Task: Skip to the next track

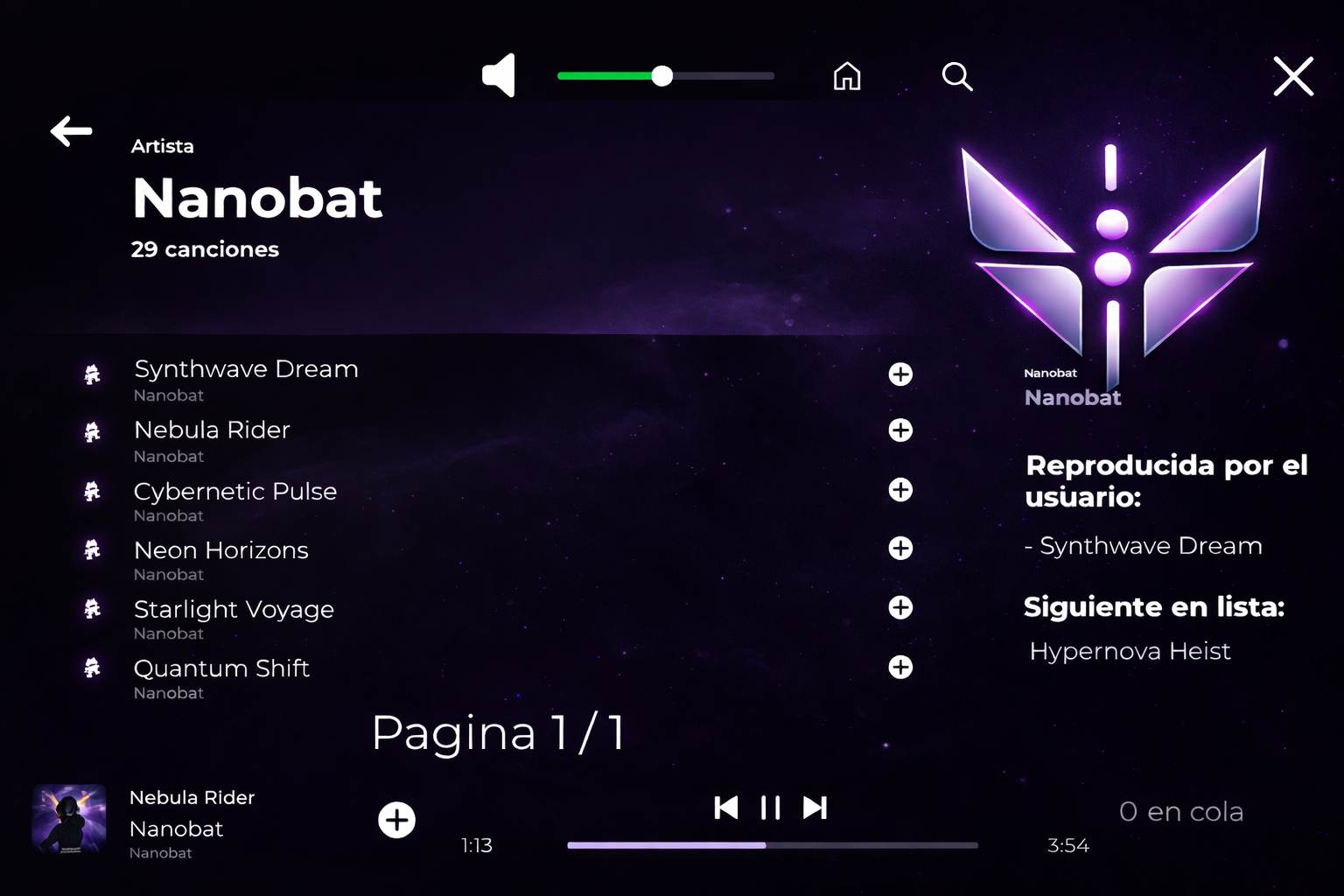Action: 815,807
